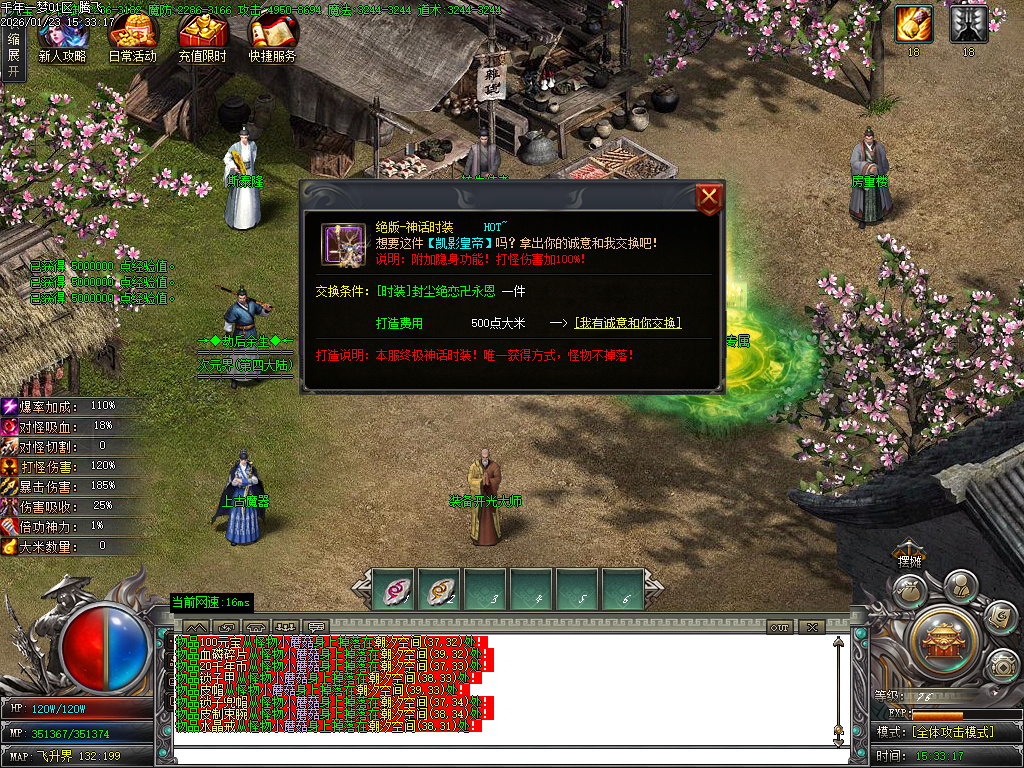Close the mythic costume exchange dialog
The width and height of the screenshot is (1024, 768).
[709, 198]
